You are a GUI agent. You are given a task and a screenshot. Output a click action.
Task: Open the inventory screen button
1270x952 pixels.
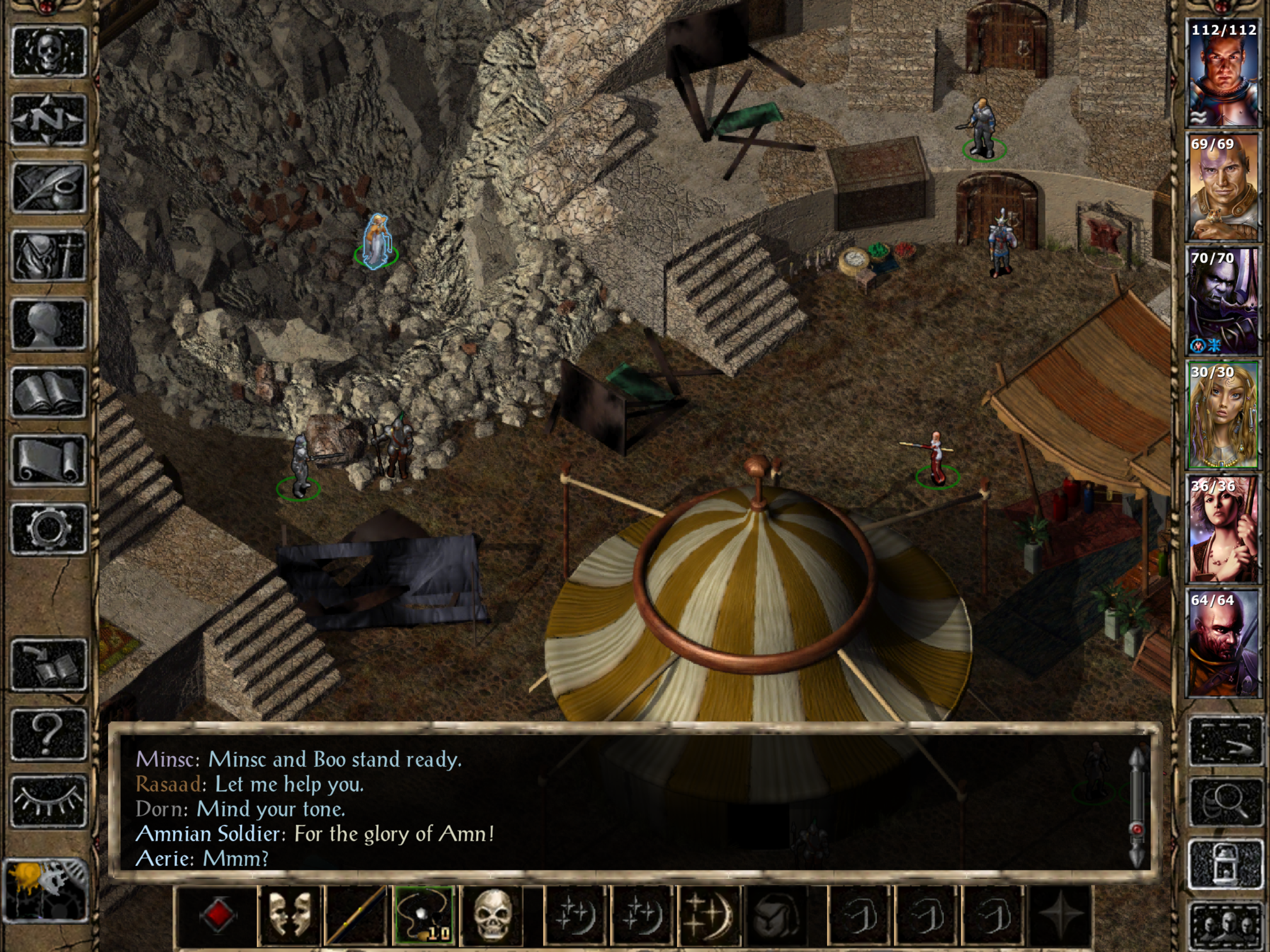pos(49,256)
